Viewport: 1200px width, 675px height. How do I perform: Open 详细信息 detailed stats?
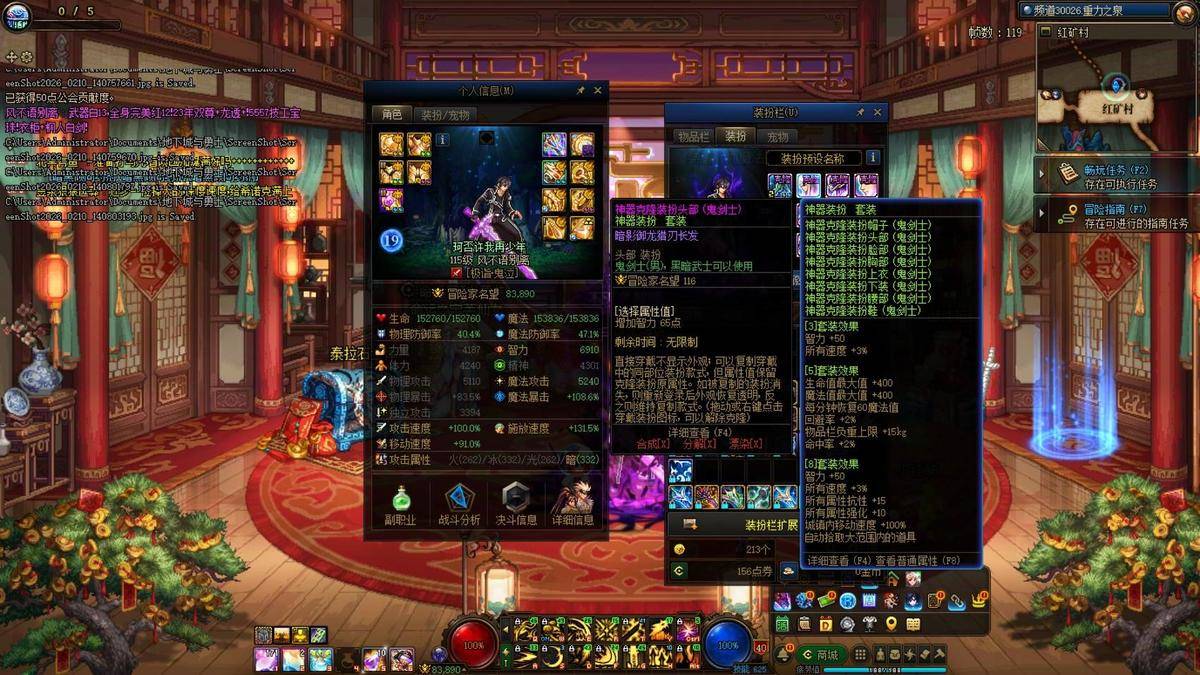pyautogui.click(x=573, y=504)
